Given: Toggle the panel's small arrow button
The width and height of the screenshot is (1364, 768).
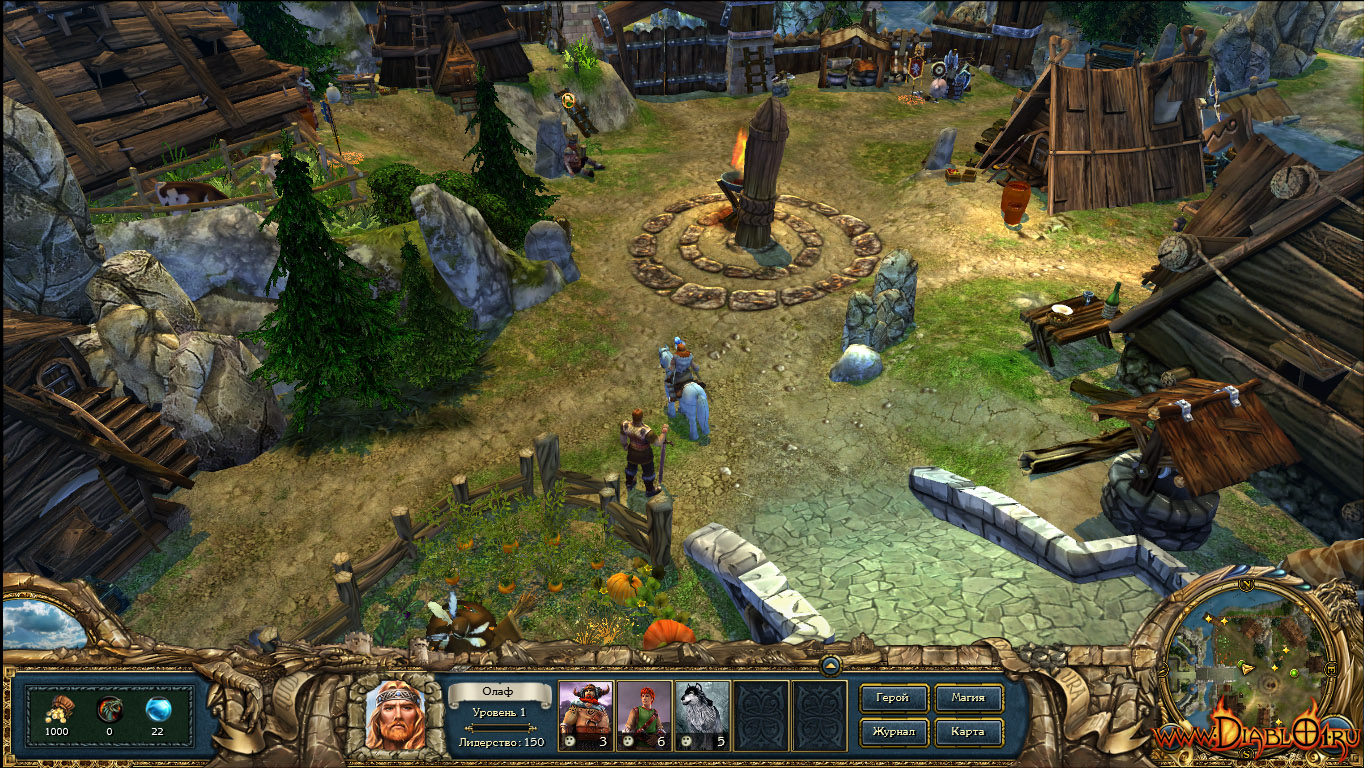Looking at the screenshot, I should [830, 665].
